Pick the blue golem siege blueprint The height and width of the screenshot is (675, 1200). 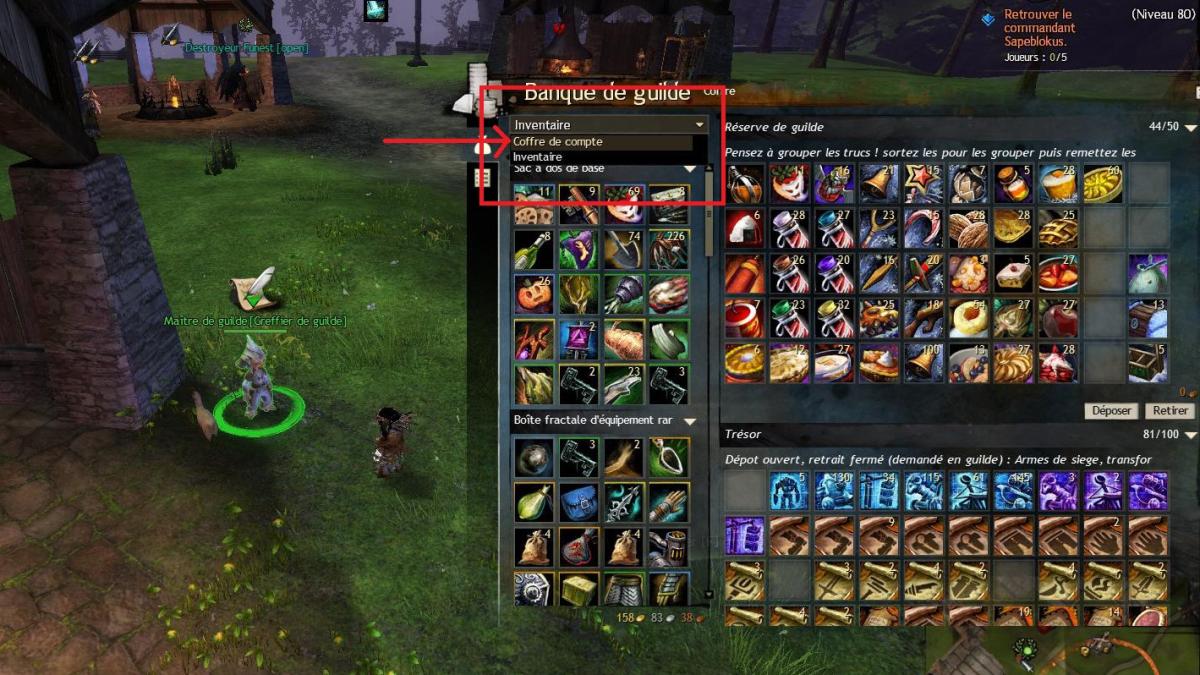[x=789, y=491]
